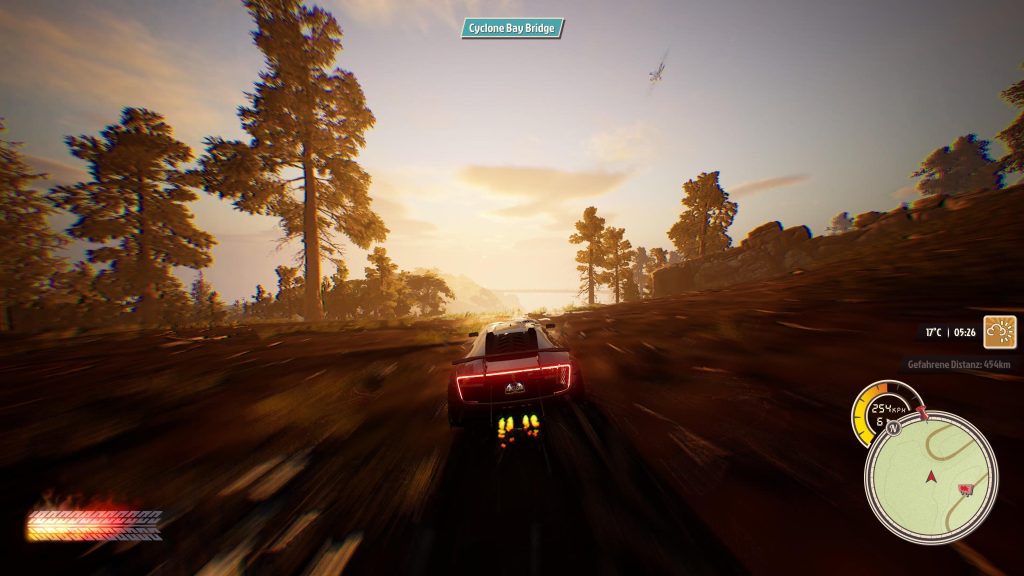Click the Cyclone Bay Bridge location label
The width and height of the screenshot is (1024, 576).
tap(512, 28)
